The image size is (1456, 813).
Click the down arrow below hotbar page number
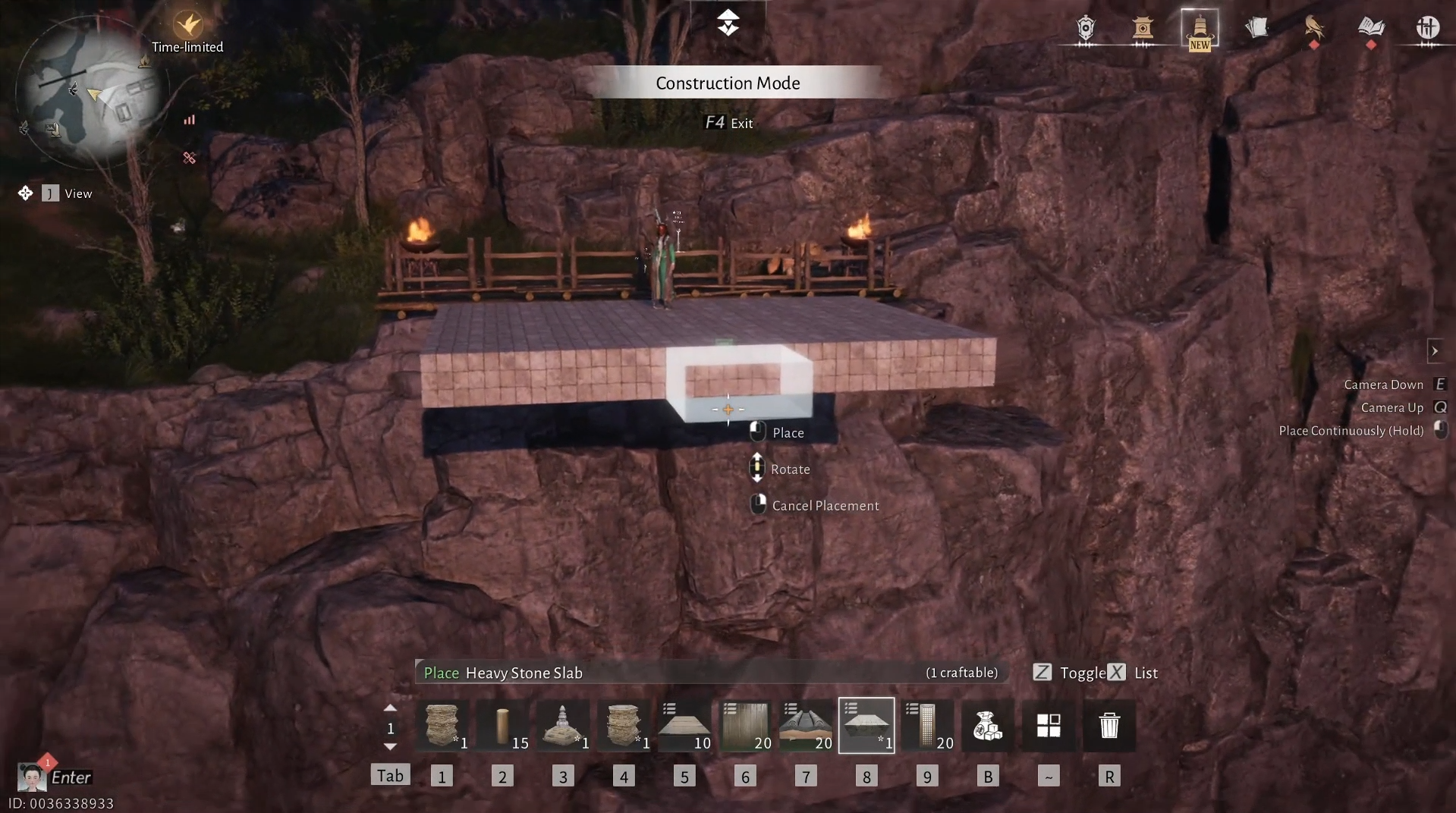coord(390,746)
